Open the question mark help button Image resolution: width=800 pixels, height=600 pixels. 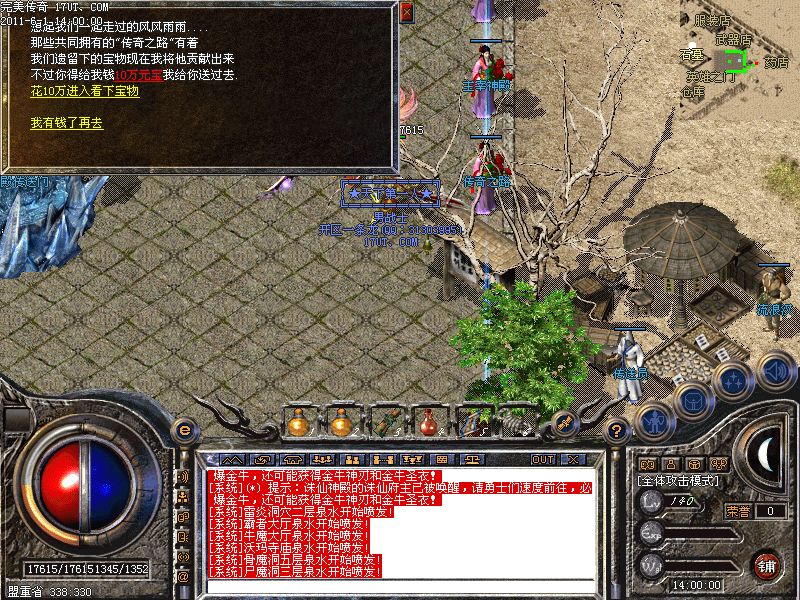617,432
